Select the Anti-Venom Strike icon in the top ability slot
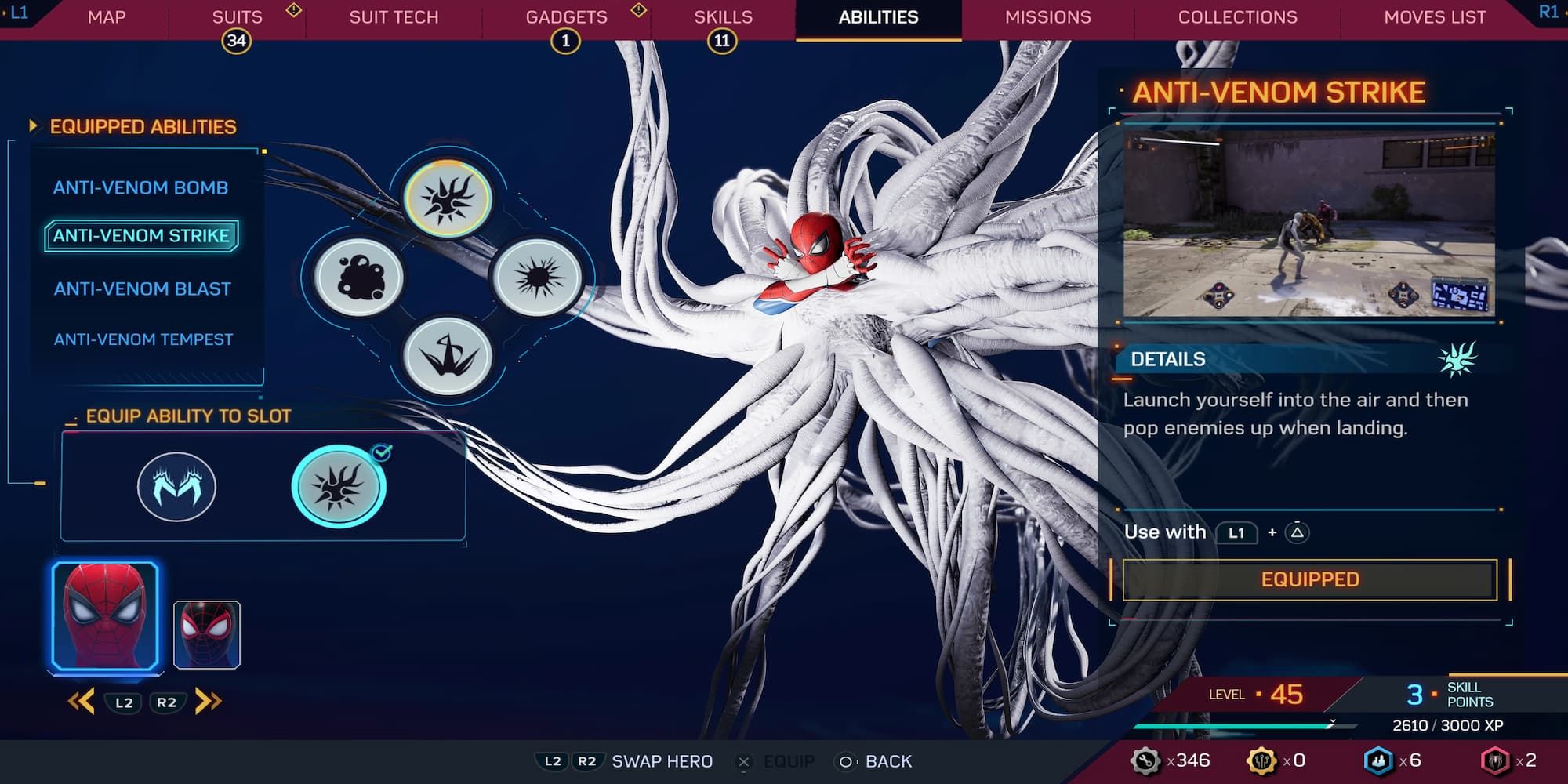The image size is (1568, 784). coord(449,199)
